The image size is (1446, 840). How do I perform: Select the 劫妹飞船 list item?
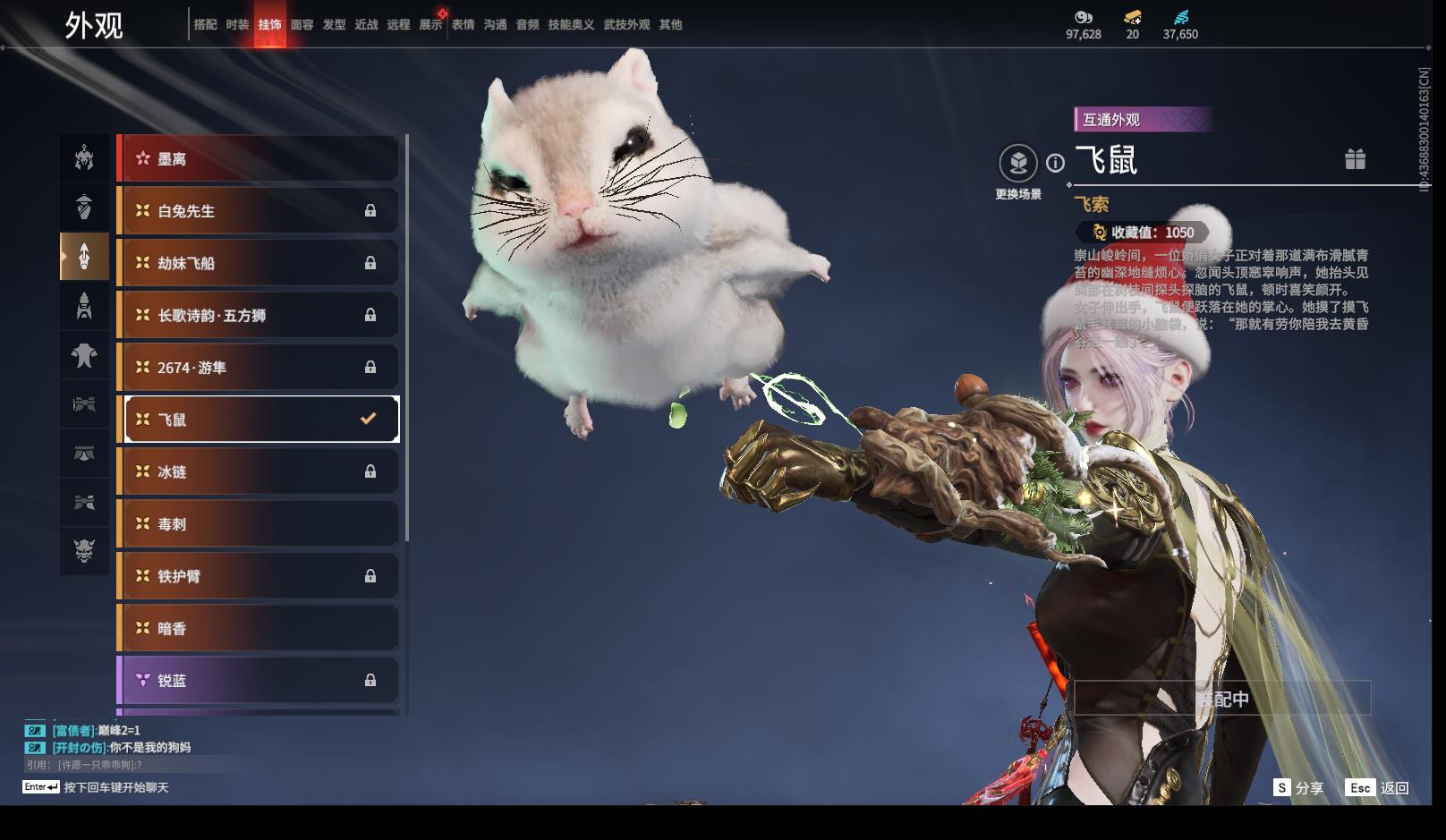pyautogui.click(x=259, y=263)
